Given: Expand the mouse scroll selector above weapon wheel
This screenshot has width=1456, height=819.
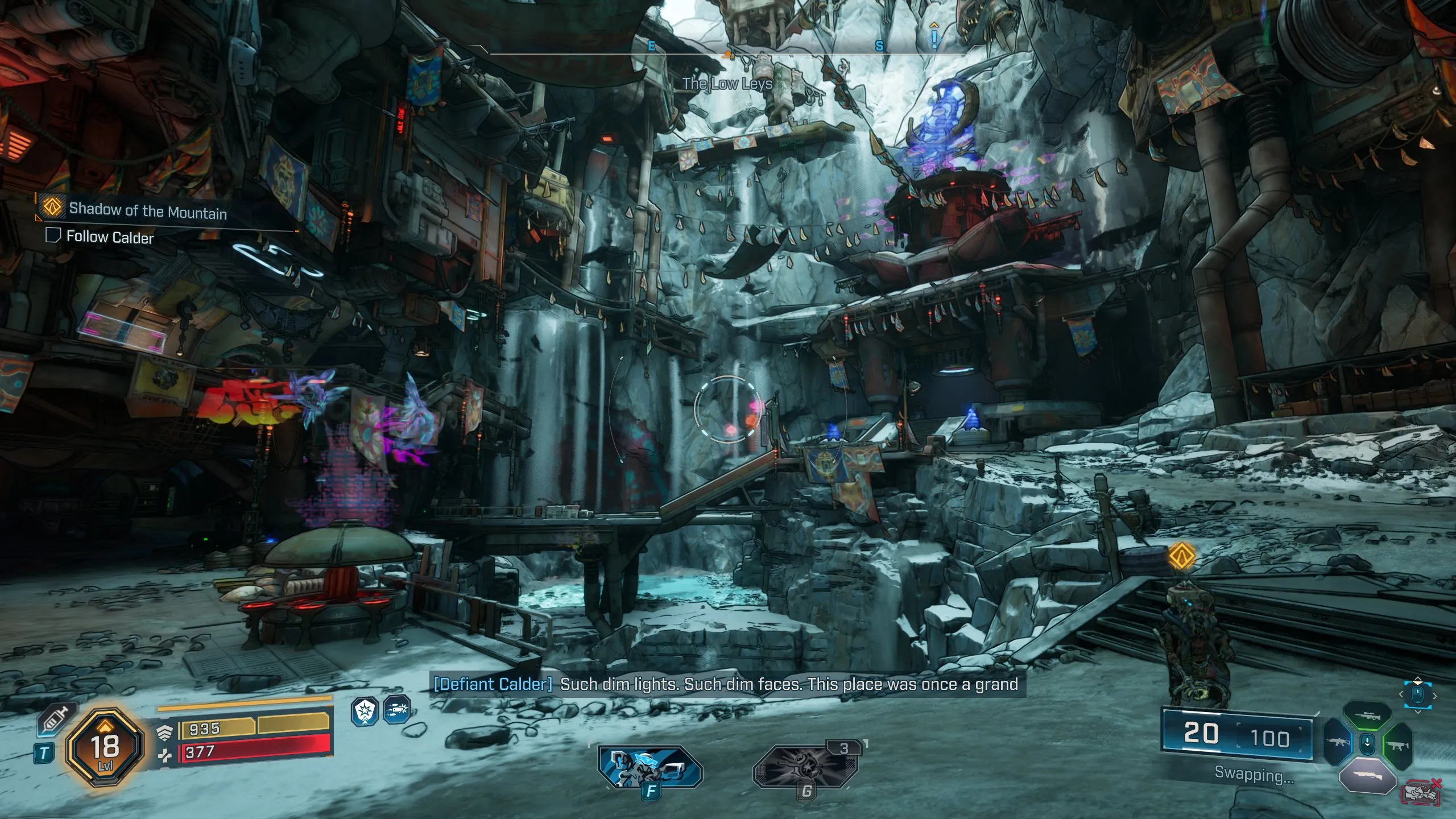Looking at the screenshot, I should pyautogui.click(x=1418, y=693).
